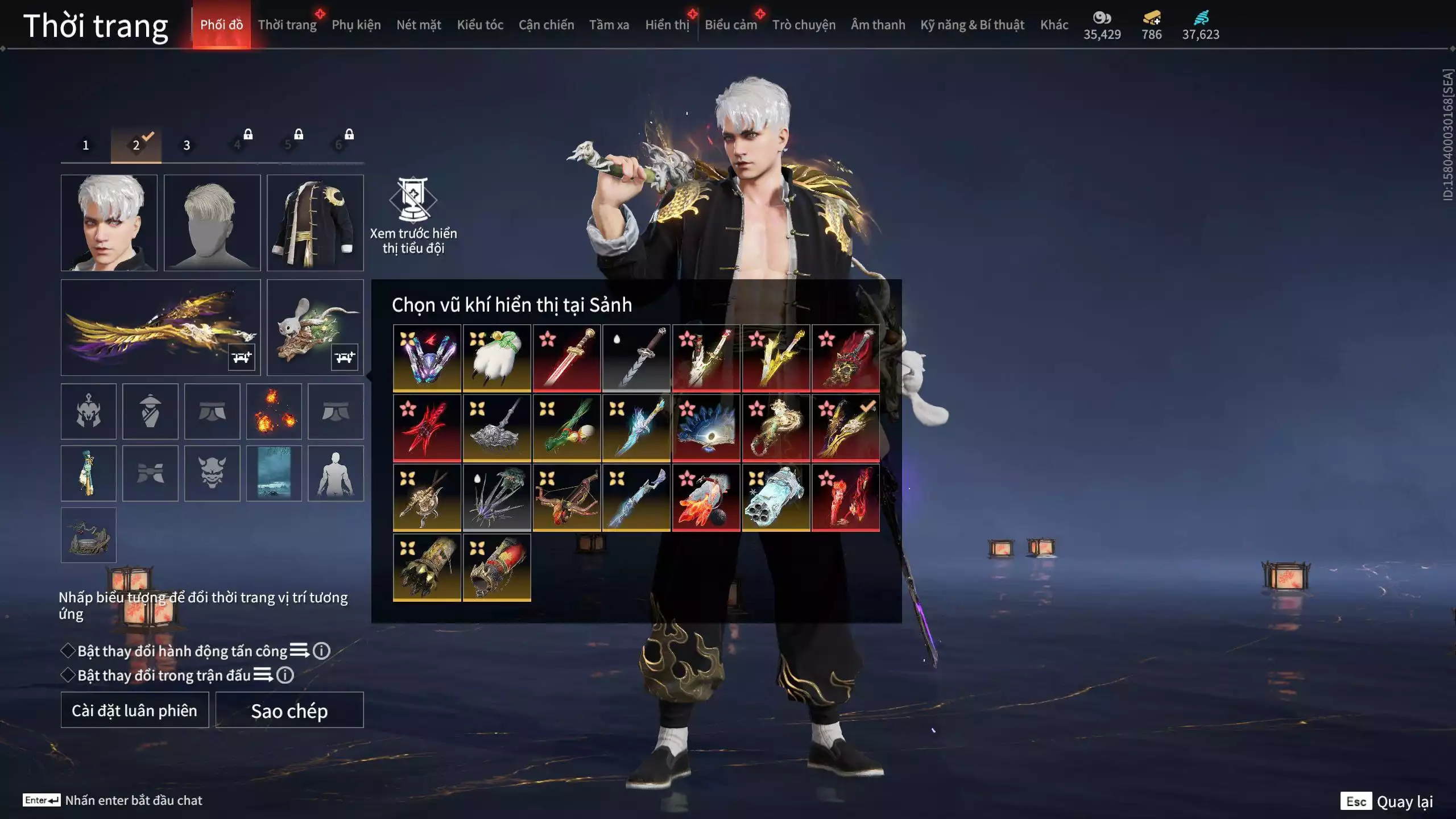Switch to the Phụ kiện tab
The width and height of the screenshot is (1456, 819).
coord(356,25)
